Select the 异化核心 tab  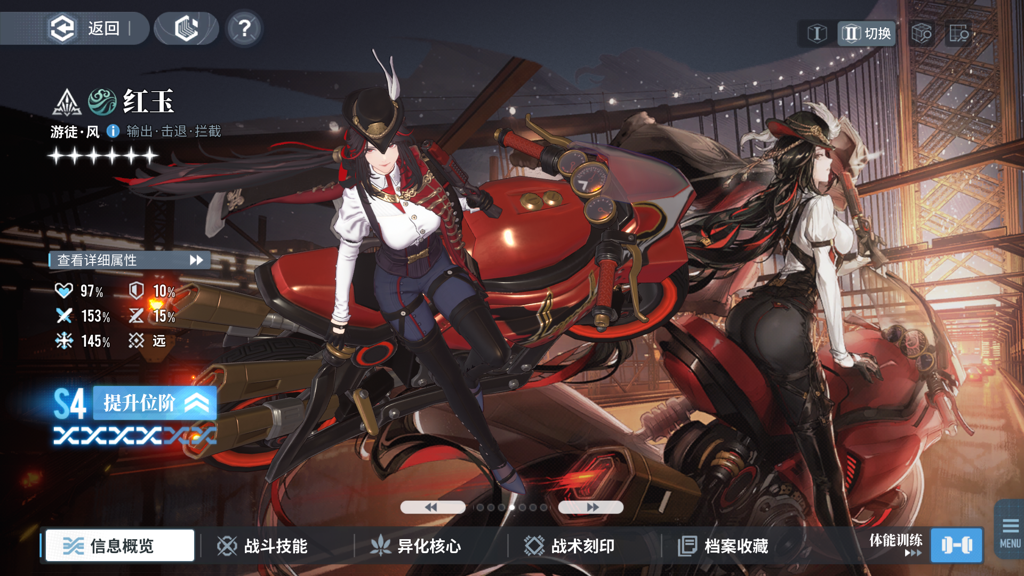tap(416, 546)
